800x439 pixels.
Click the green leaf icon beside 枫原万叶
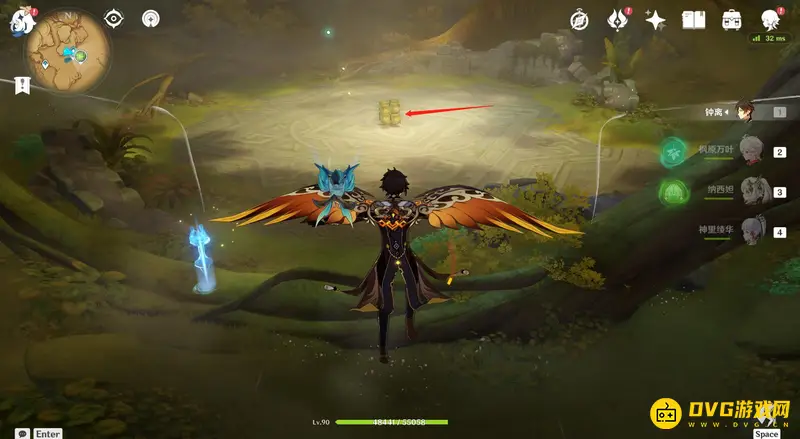click(672, 151)
